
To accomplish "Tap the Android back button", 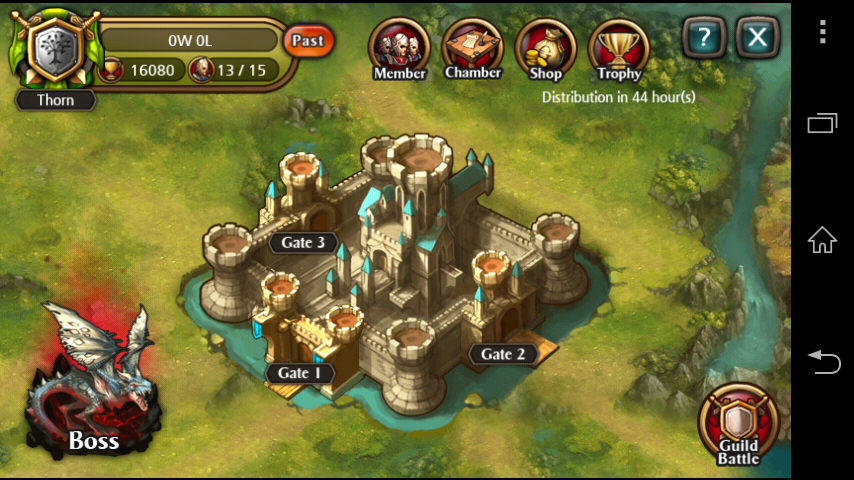I will pos(822,362).
